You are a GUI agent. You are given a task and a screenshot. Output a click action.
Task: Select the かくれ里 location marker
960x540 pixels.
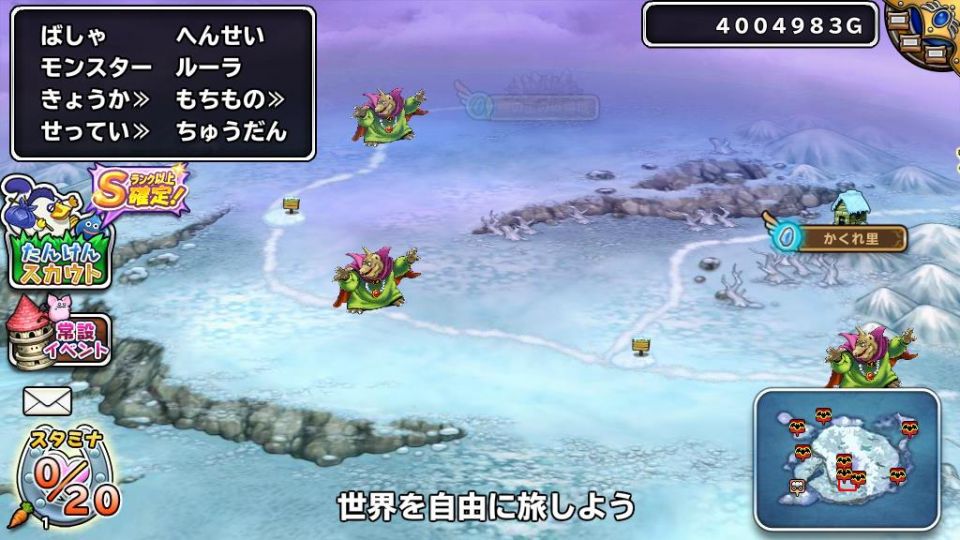click(849, 238)
